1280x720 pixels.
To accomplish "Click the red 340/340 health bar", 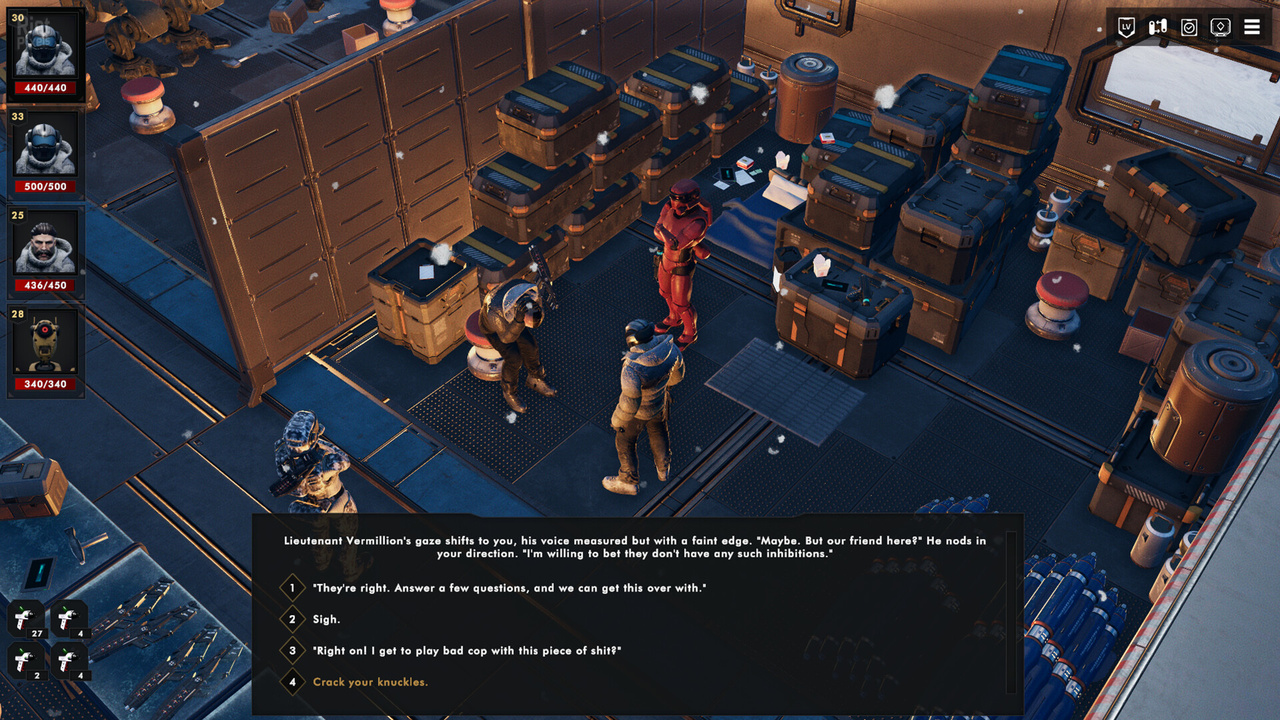I will [x=45, y=383].
